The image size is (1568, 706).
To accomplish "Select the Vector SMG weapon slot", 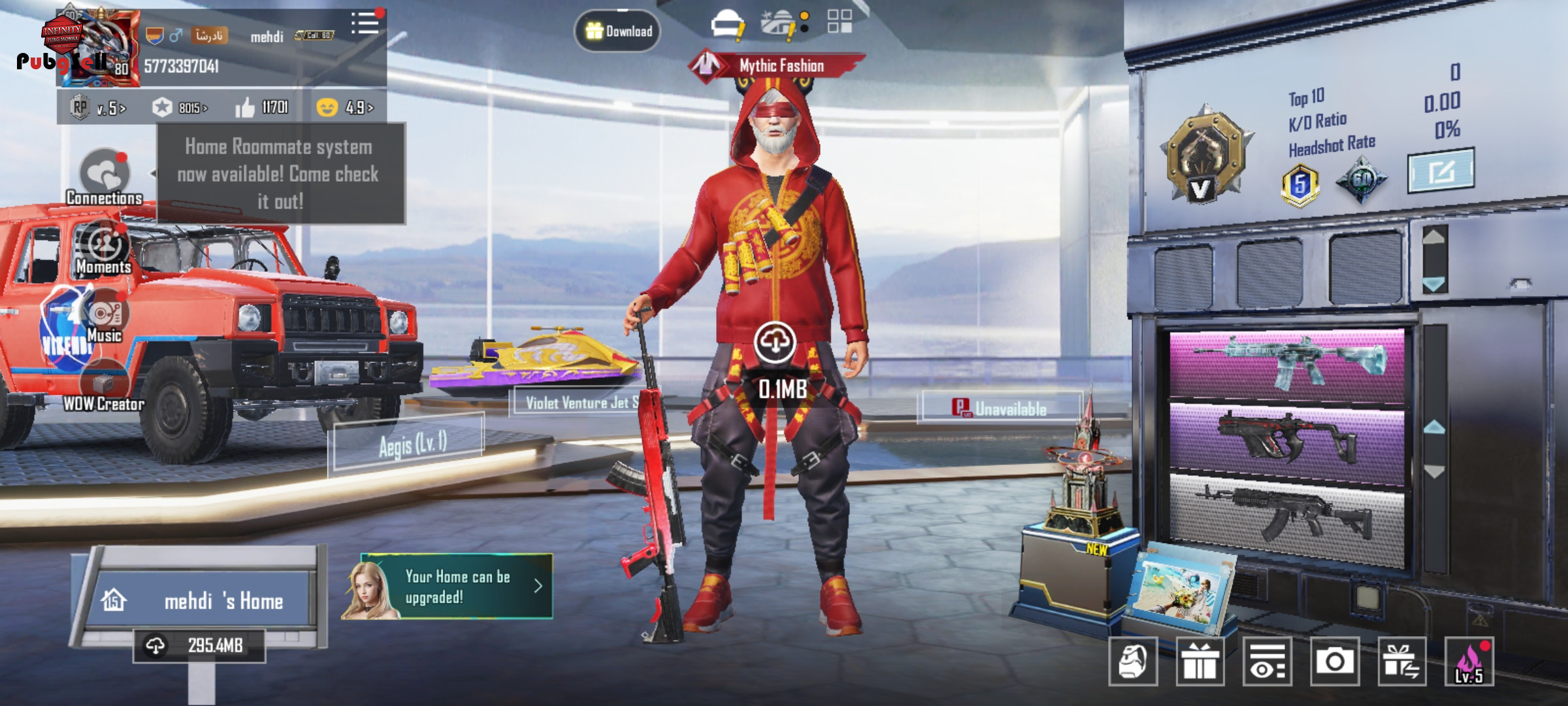I will (1286, 437).
